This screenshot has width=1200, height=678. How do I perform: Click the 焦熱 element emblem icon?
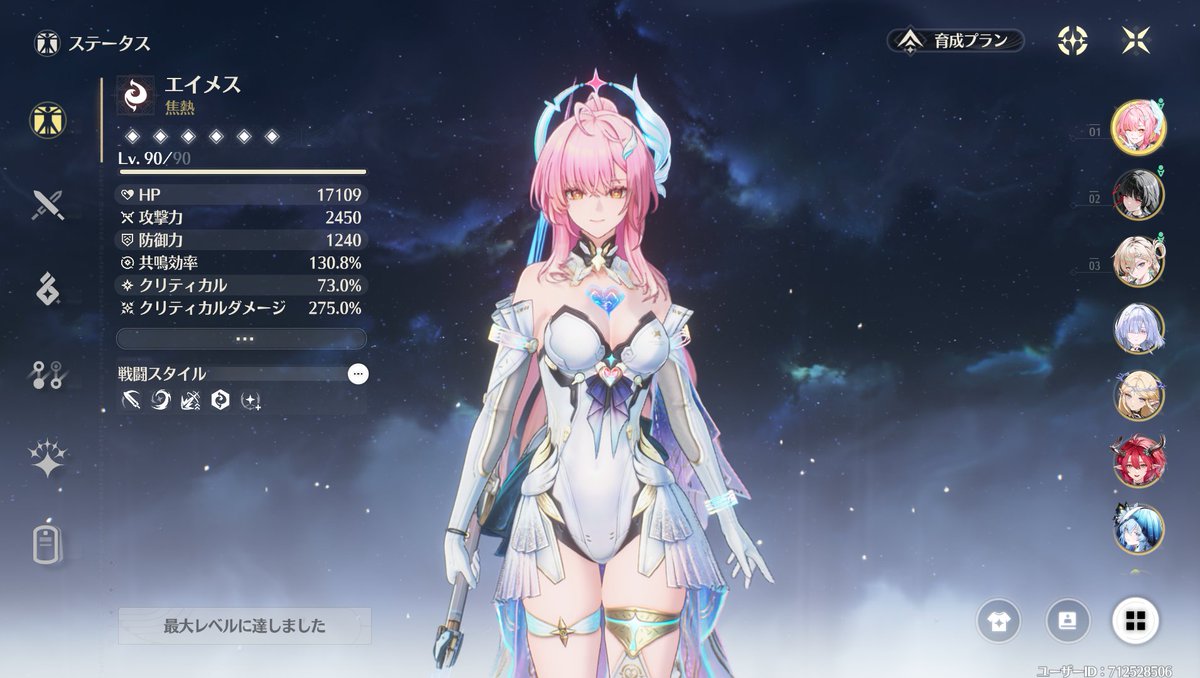[133, 95]
